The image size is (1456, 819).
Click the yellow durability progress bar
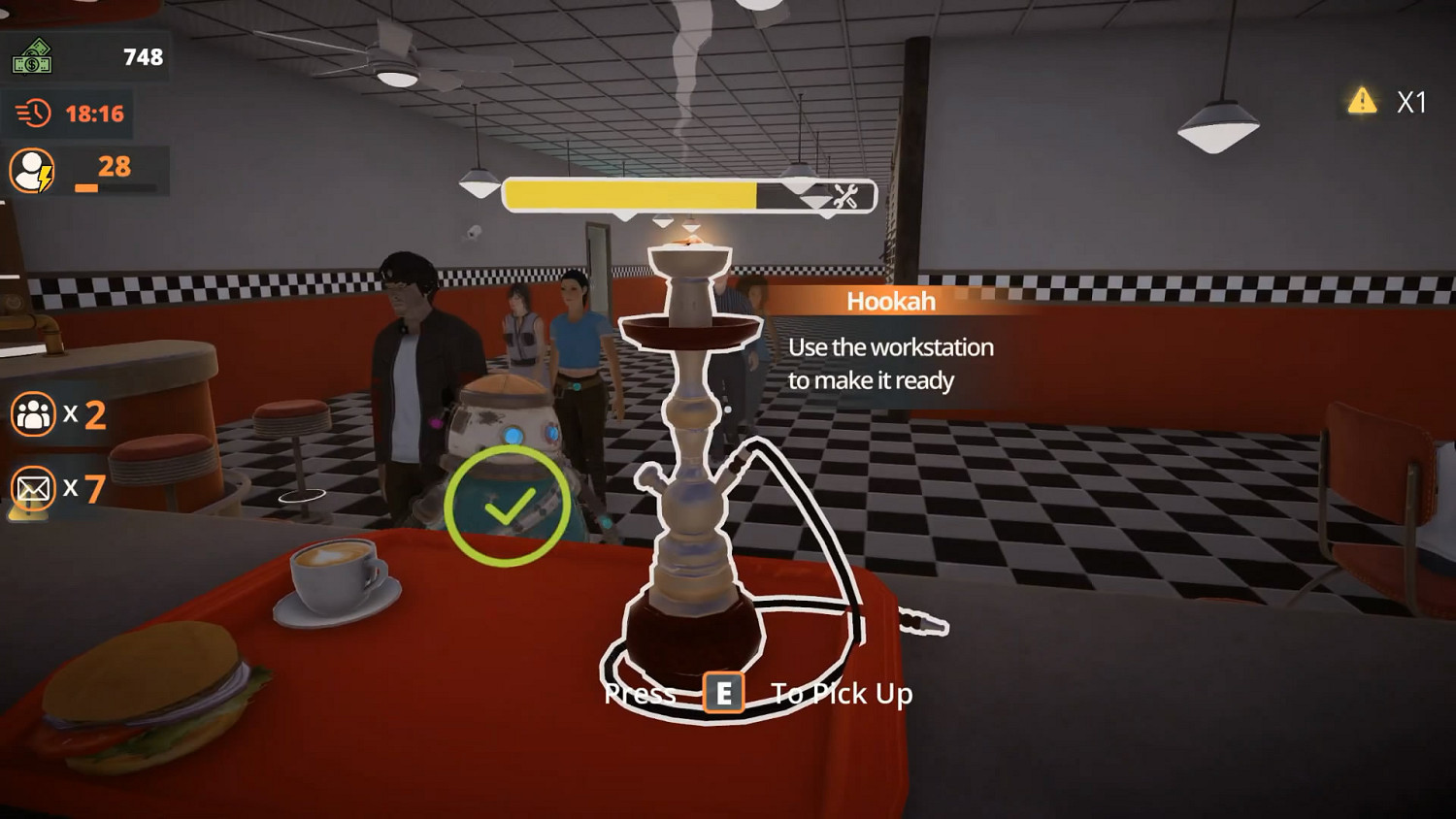pyautogui.click(x=627, y=194)
